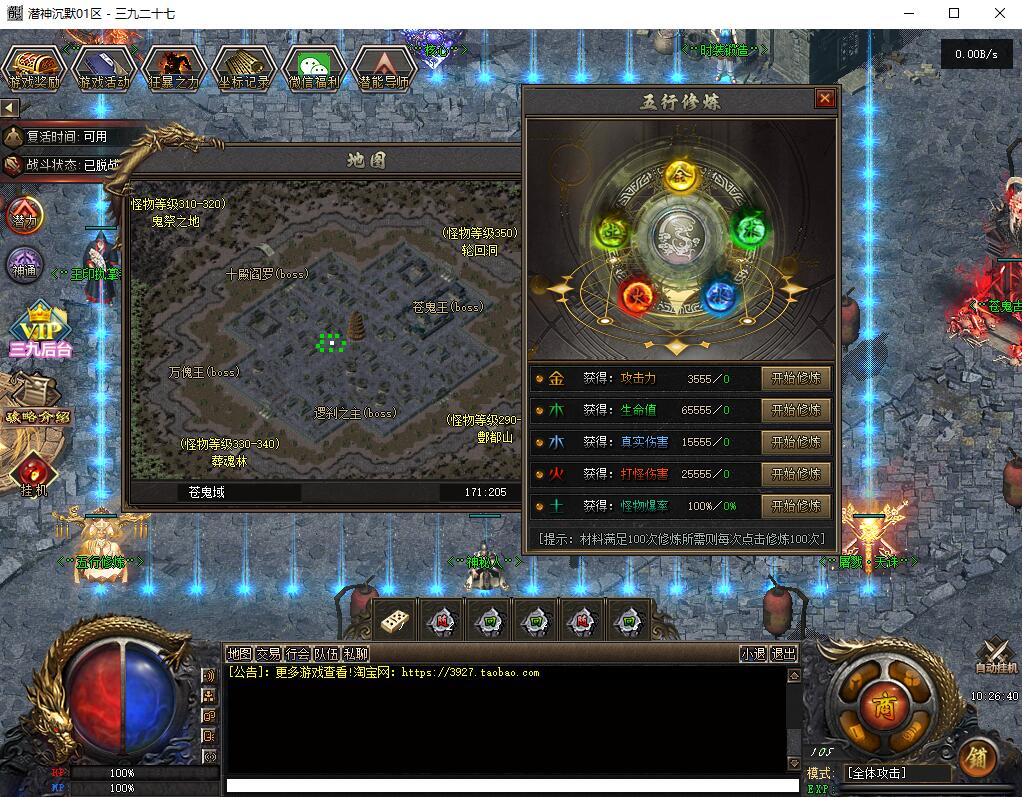Open the 坐标记录 scroll icon

tap(244, 67)
